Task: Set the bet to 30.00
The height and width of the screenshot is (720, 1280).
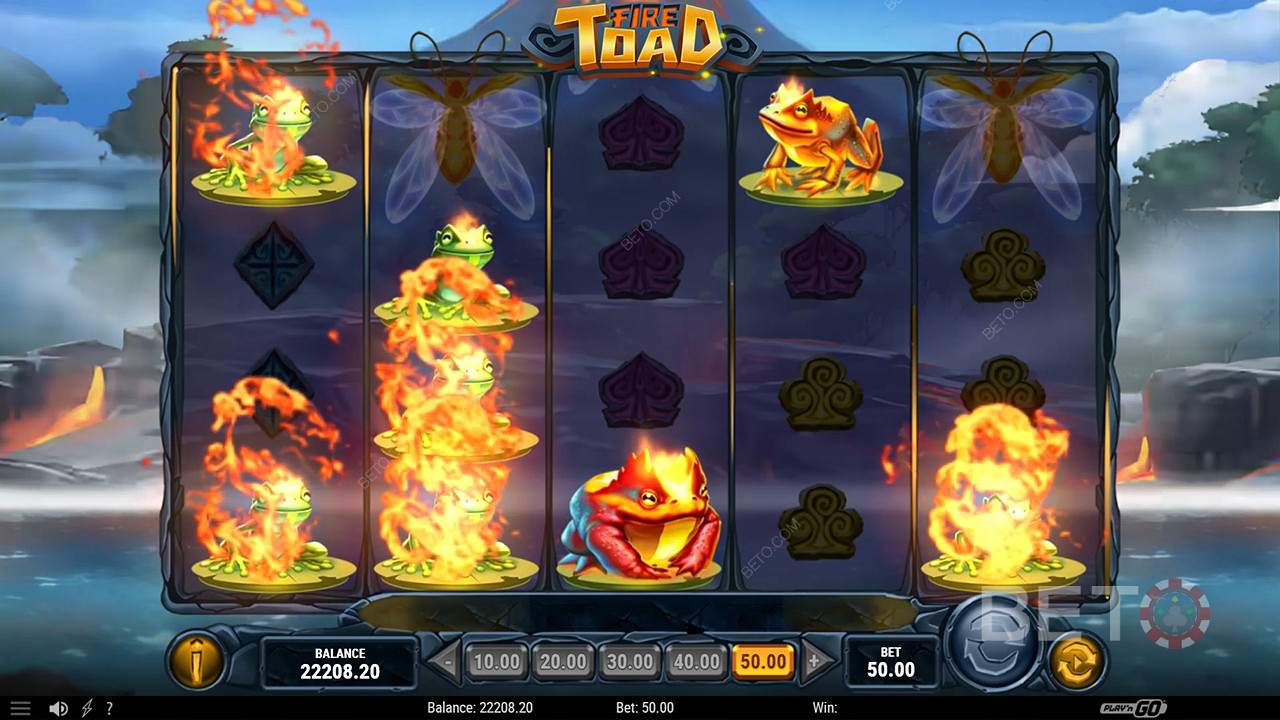Action: 629,661
